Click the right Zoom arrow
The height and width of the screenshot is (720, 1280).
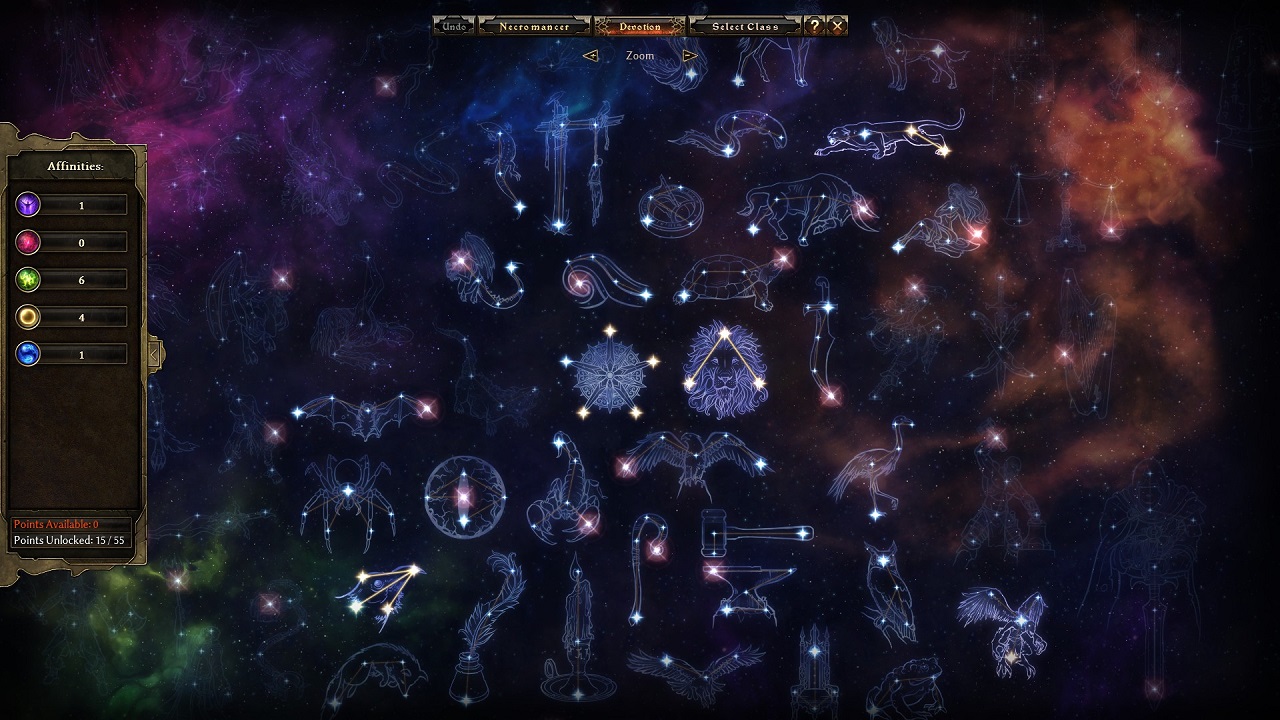[690, 56]
